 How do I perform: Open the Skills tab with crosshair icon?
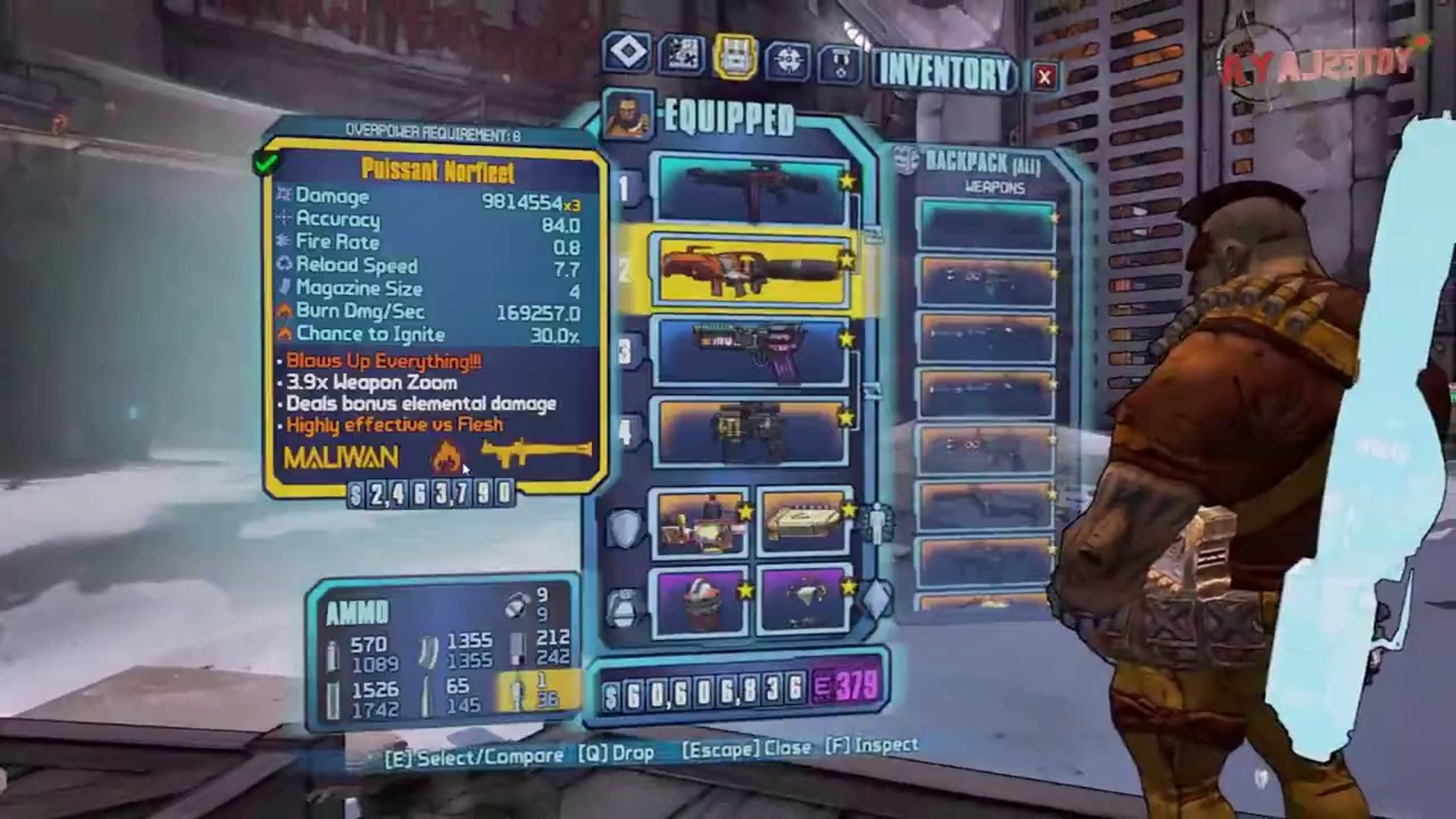pyautogui.click(x=788, y=60)
